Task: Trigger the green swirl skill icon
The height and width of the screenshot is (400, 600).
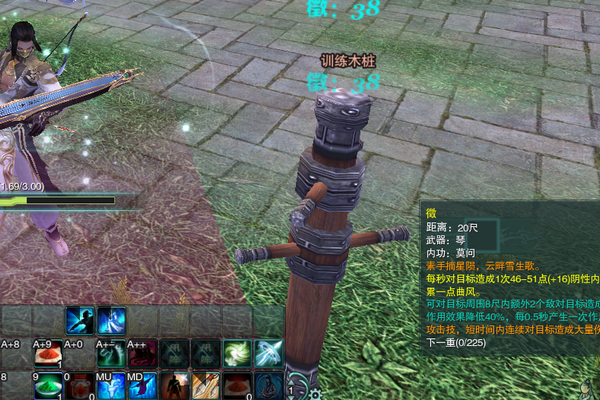Action: 237,353
